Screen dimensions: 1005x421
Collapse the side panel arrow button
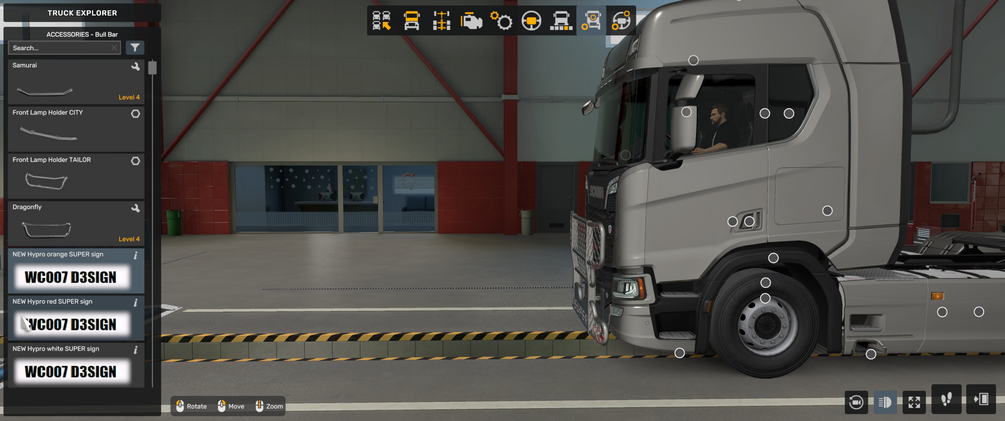click(x=981, y=400)
